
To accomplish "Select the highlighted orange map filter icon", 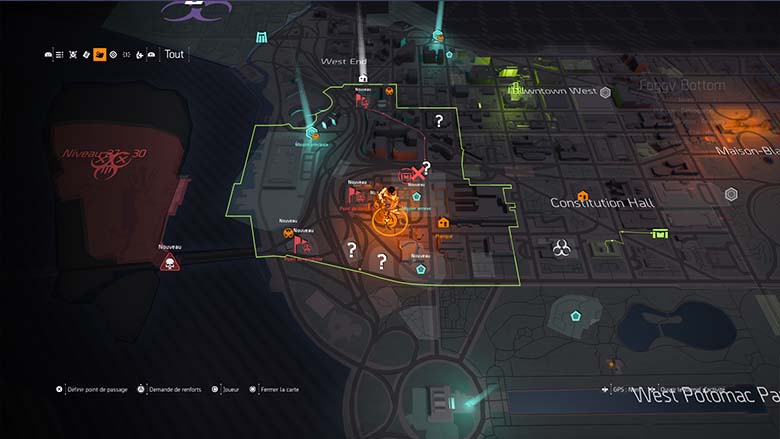I will point(100,54).
